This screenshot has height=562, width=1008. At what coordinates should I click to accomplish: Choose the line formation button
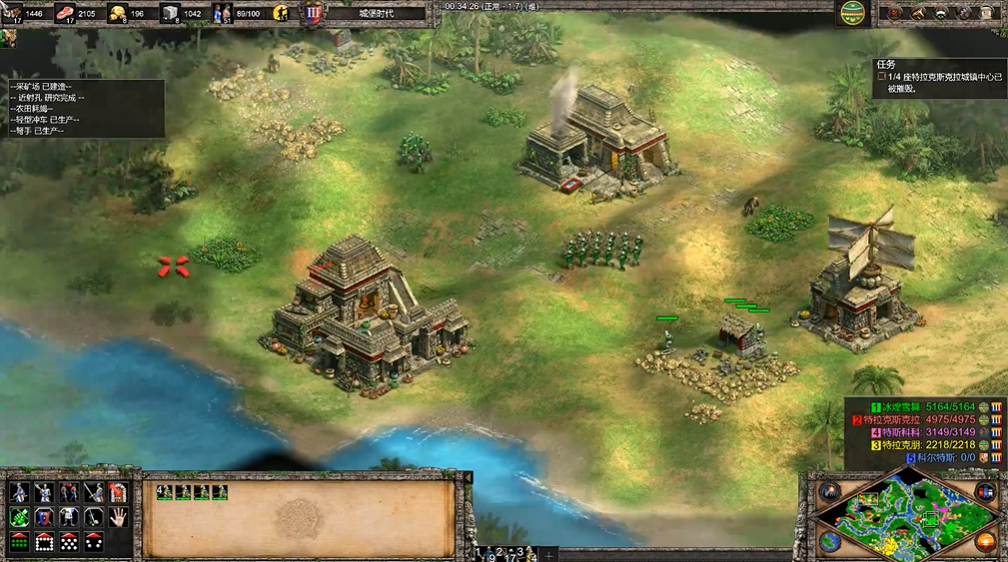tap(19, 542)
